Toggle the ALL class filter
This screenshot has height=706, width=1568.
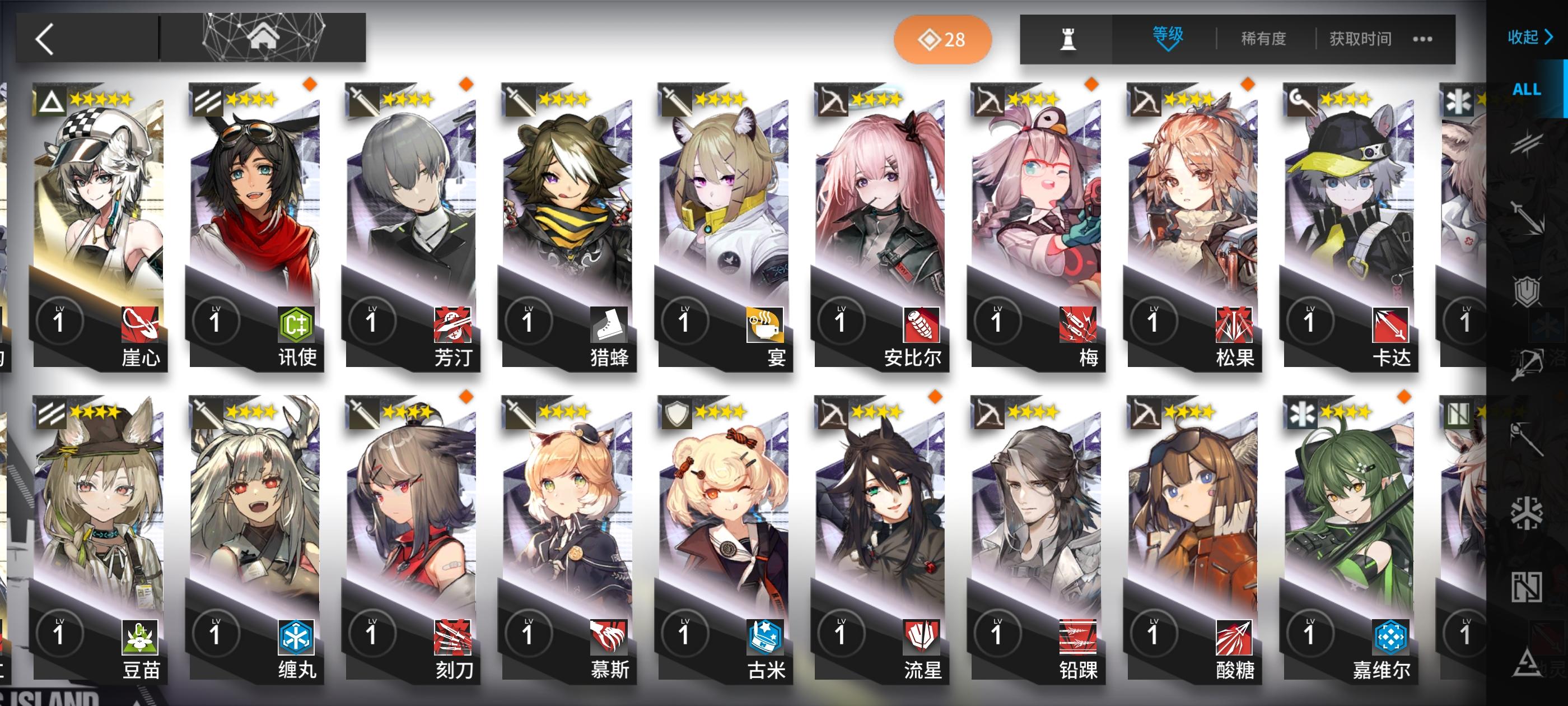1528,90
